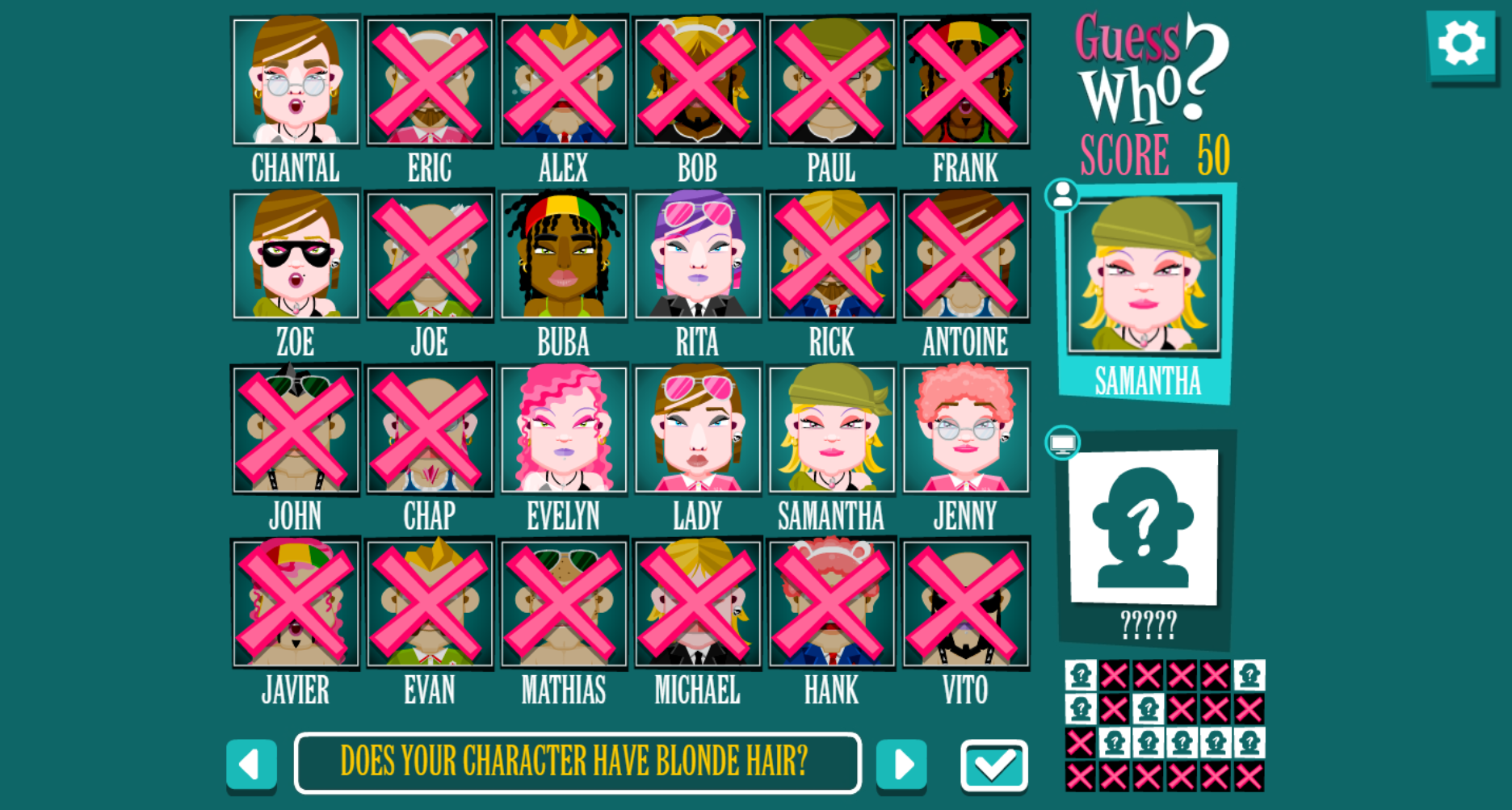
Task: Click Jenny's character card
Action: (964, 429)
